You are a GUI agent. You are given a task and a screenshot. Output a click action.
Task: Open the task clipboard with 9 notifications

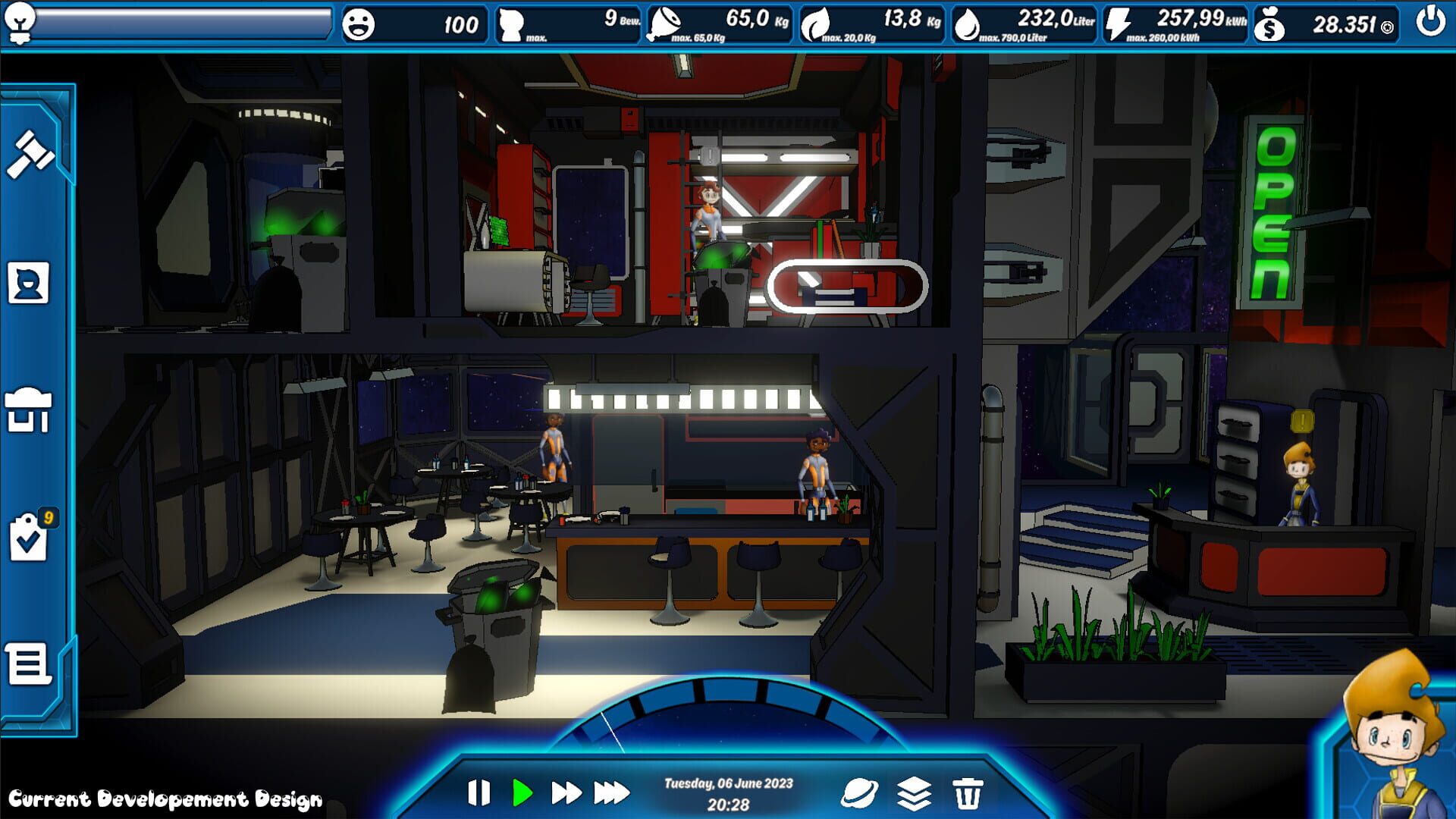[27, 535]
